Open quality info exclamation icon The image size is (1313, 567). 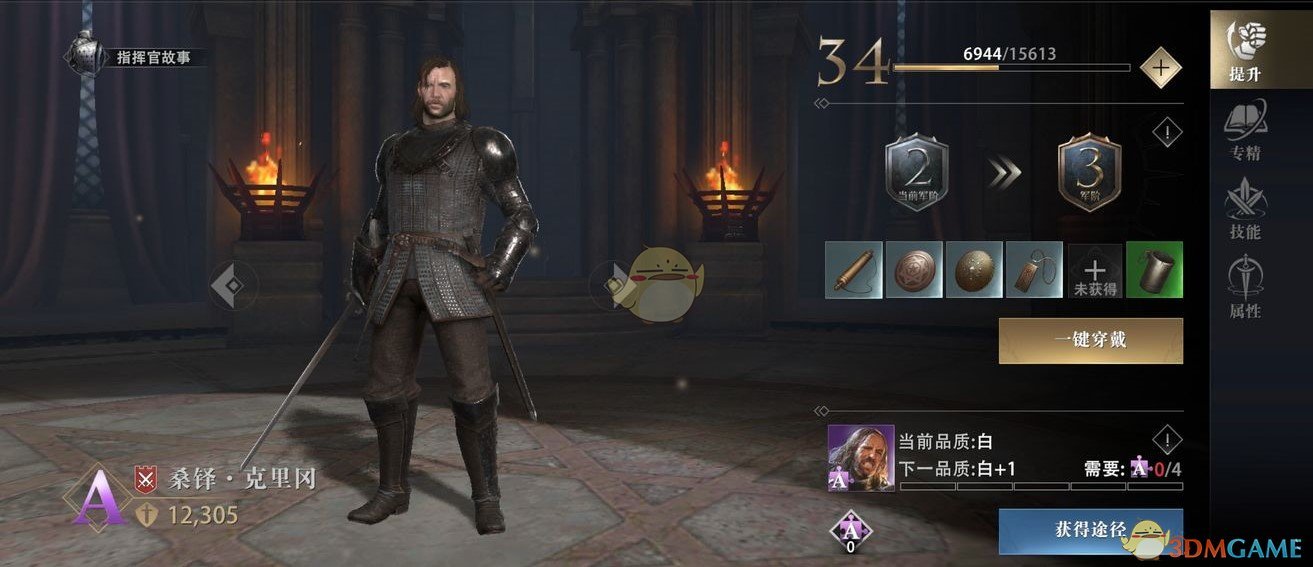[x=1167, y=439]
